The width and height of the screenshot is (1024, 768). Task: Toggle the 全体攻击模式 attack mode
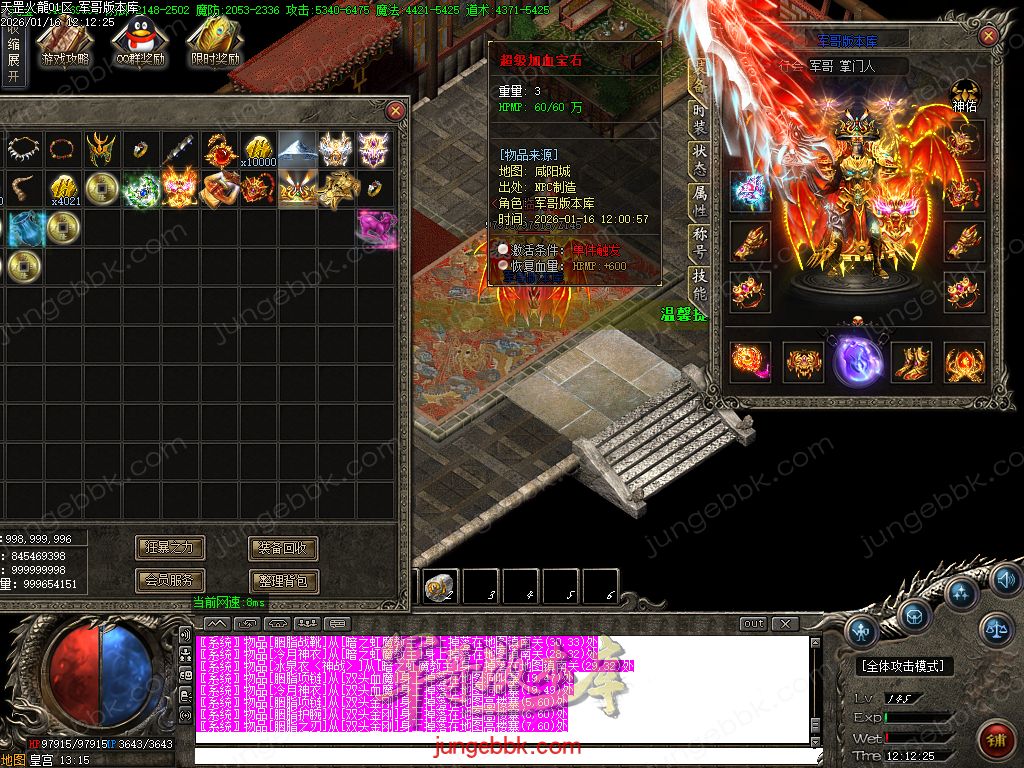[905, 666]
